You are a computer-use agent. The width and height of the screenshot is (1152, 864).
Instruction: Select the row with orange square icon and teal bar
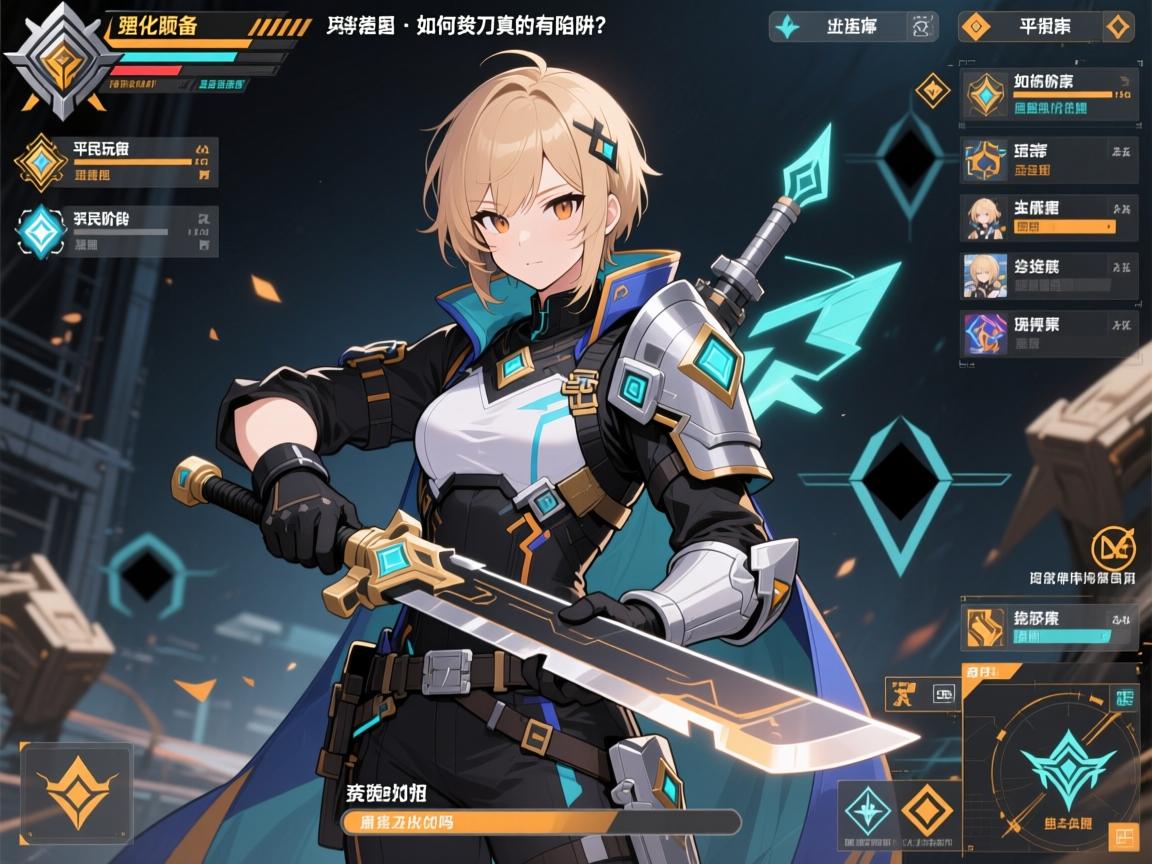[1049, 626]
